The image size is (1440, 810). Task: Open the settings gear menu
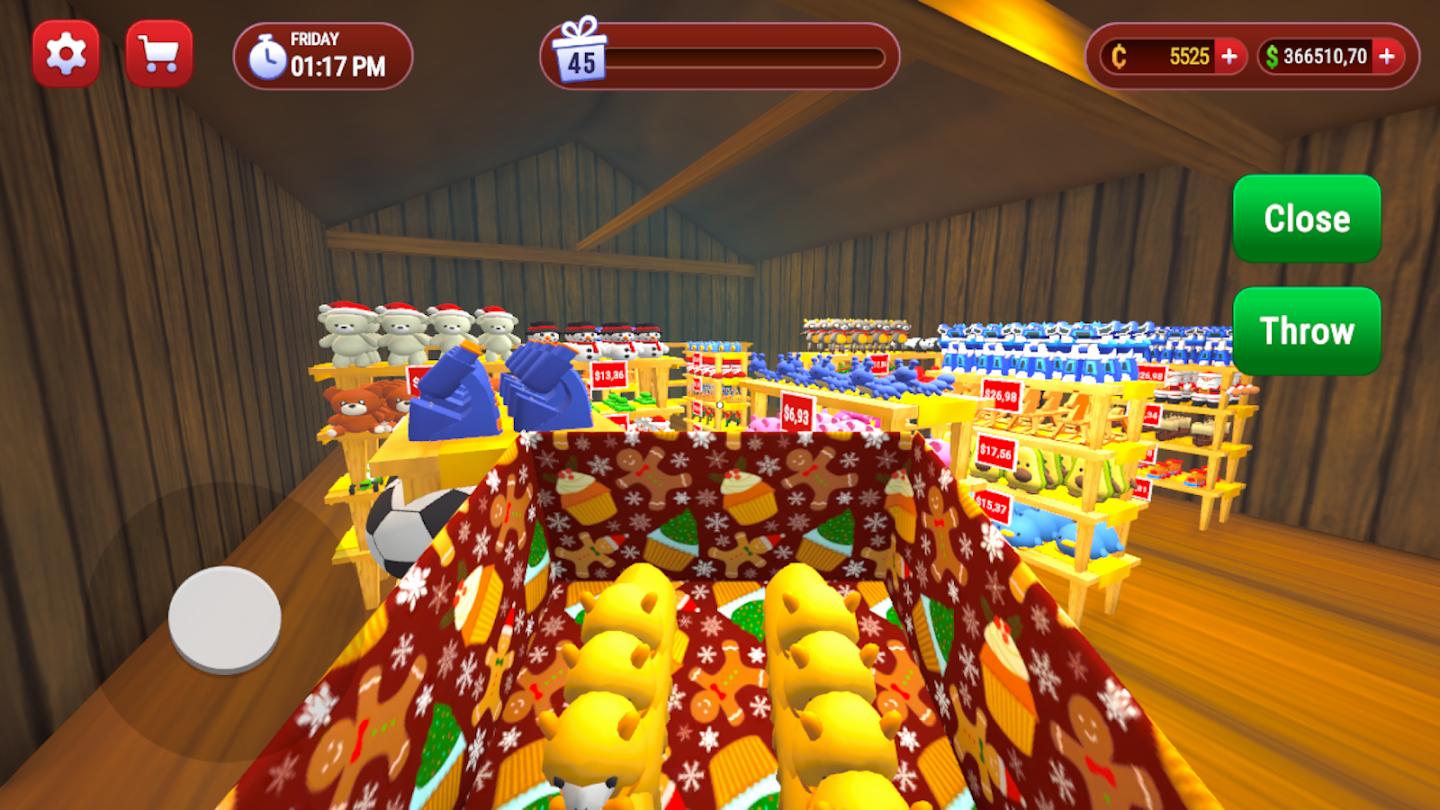pos(66,53)
